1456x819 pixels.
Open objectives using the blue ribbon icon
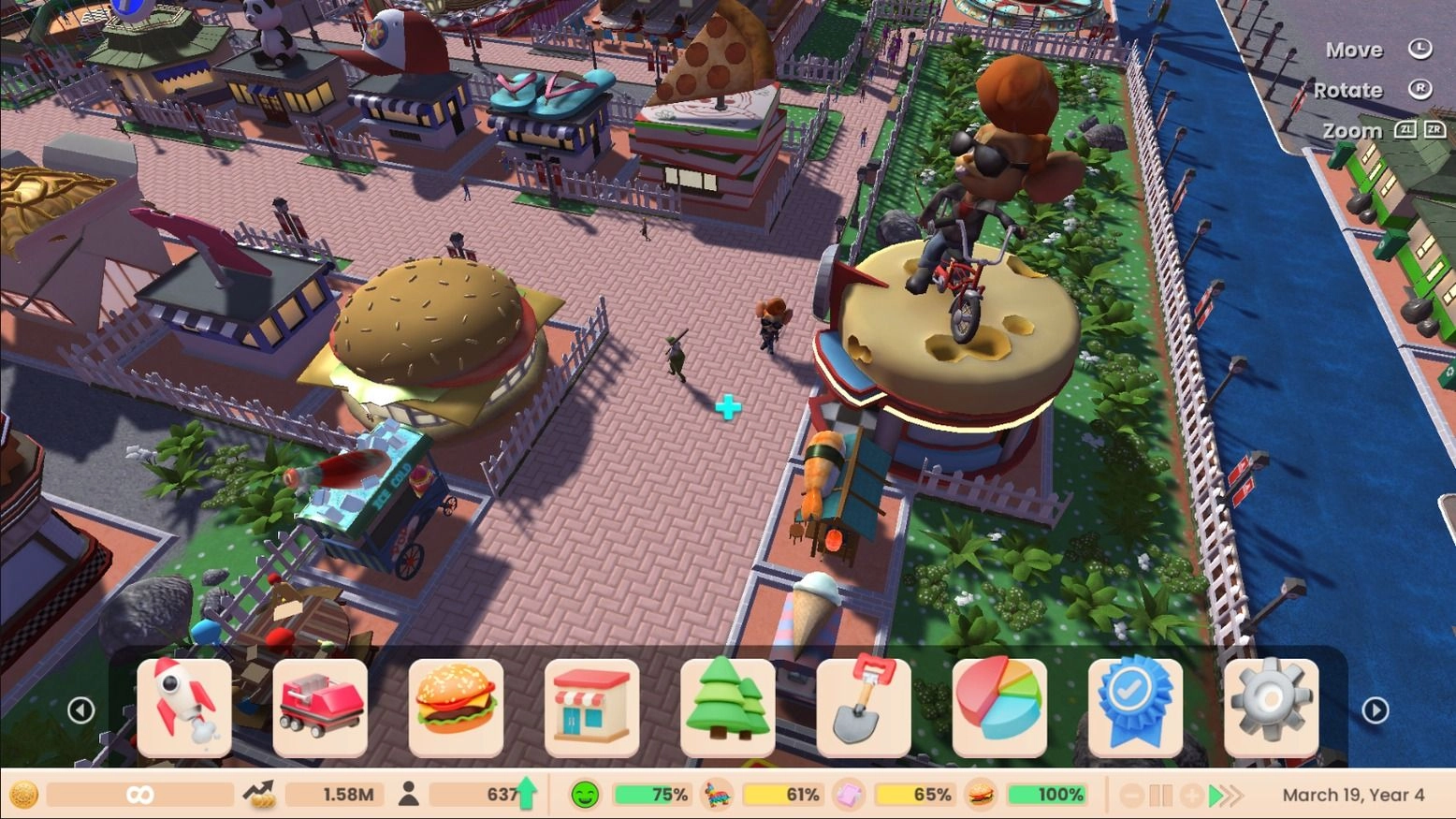click(x=1134, y=709)
